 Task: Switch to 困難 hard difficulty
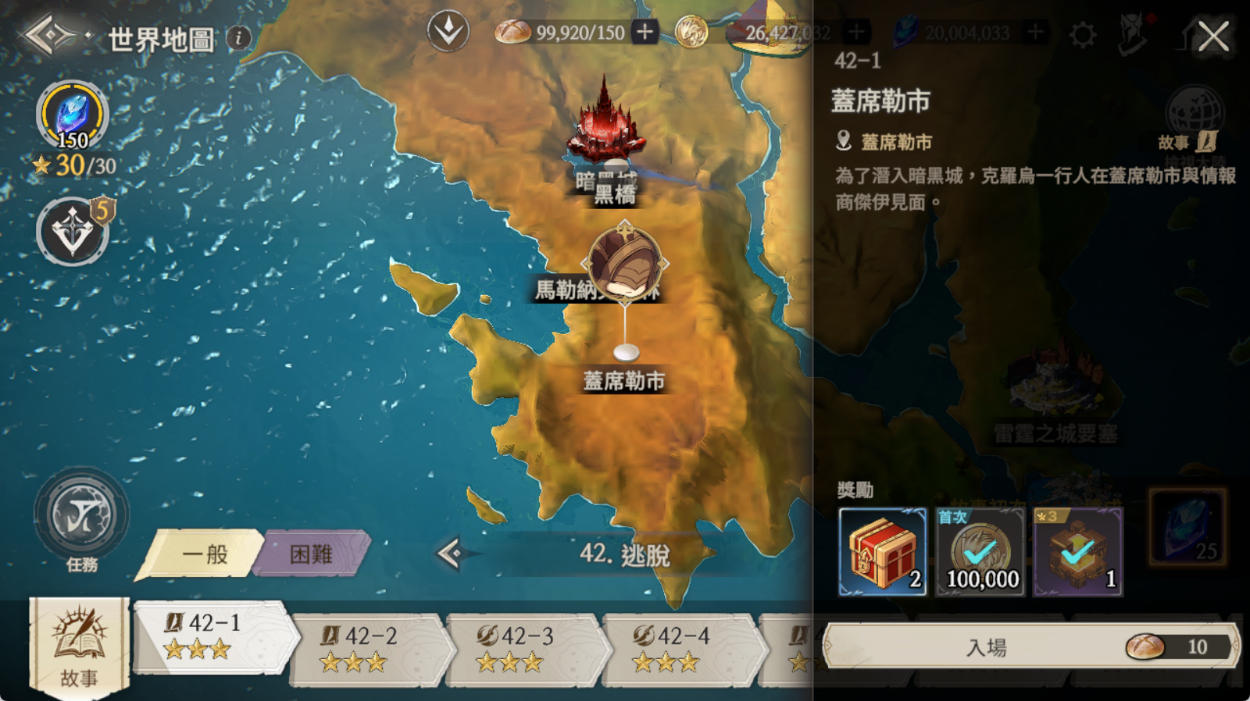pos(311,554)
